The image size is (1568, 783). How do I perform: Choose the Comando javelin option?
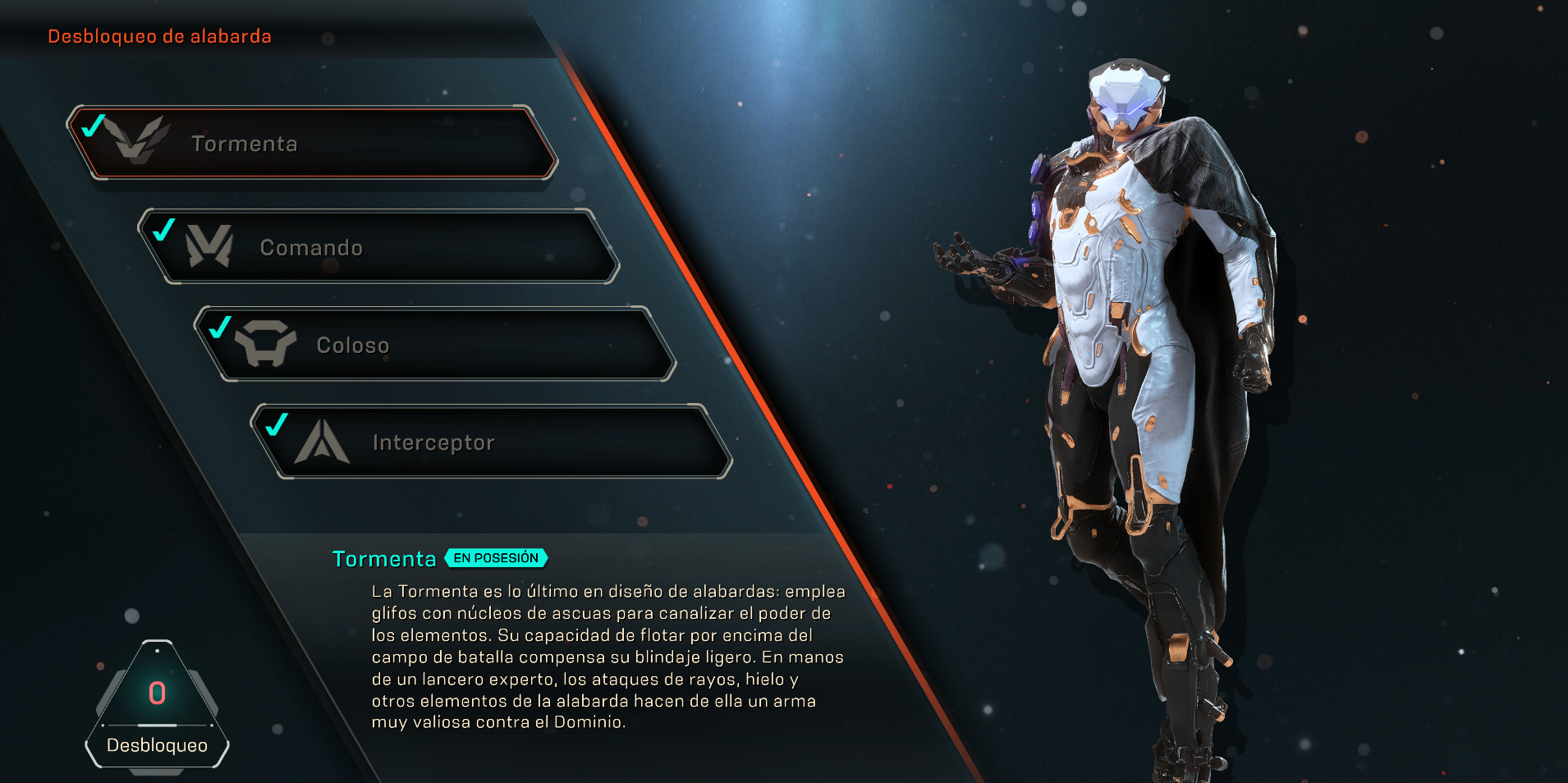pos(378,247)
